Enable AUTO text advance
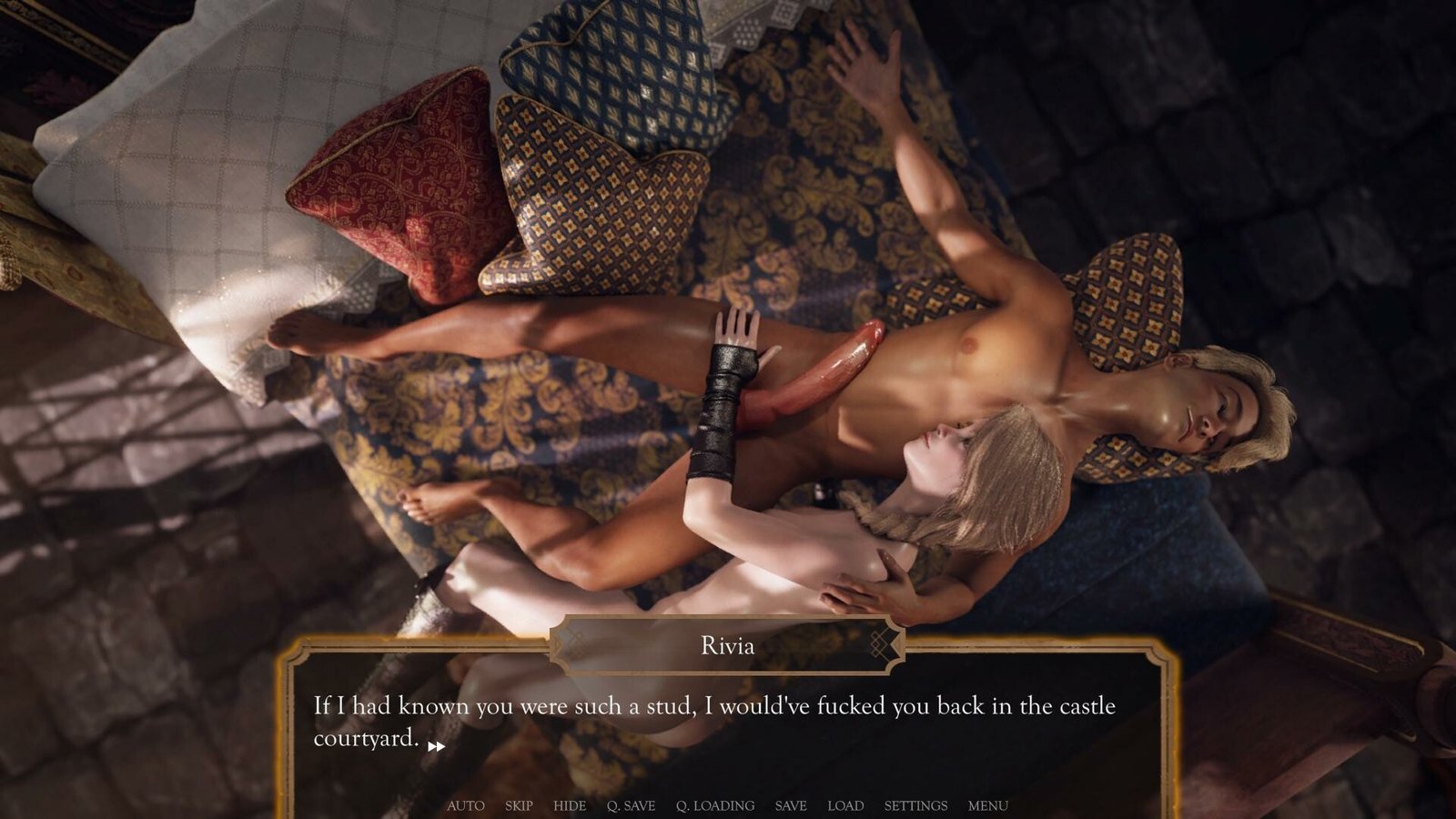Viewport: 1456px width, 819px height. pyautogui.click(x=465, y=805)
